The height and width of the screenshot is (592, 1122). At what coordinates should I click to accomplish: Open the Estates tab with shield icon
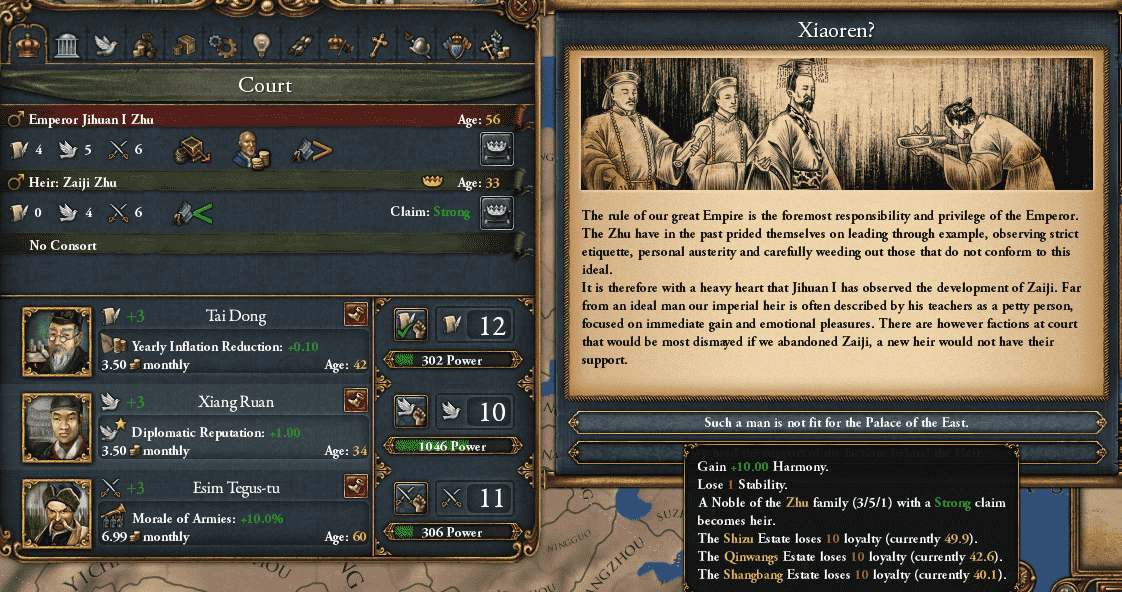455,45
